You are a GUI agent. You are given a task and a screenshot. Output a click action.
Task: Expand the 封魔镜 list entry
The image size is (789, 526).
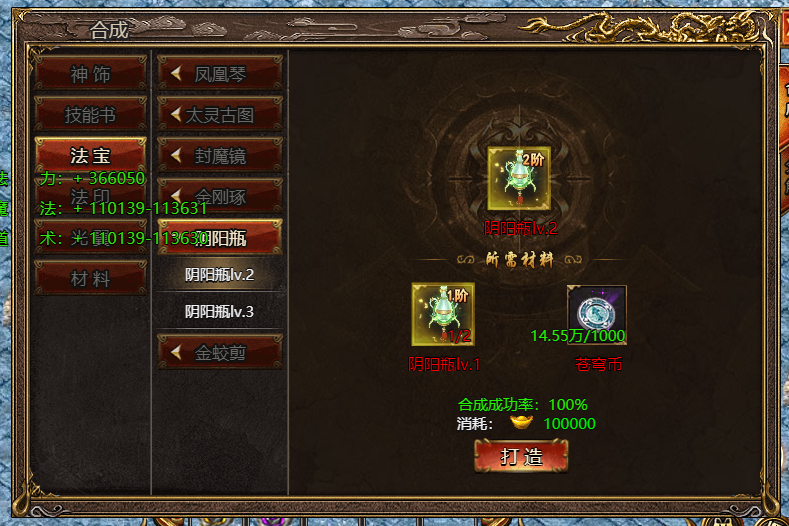click(x=220, y=156)
